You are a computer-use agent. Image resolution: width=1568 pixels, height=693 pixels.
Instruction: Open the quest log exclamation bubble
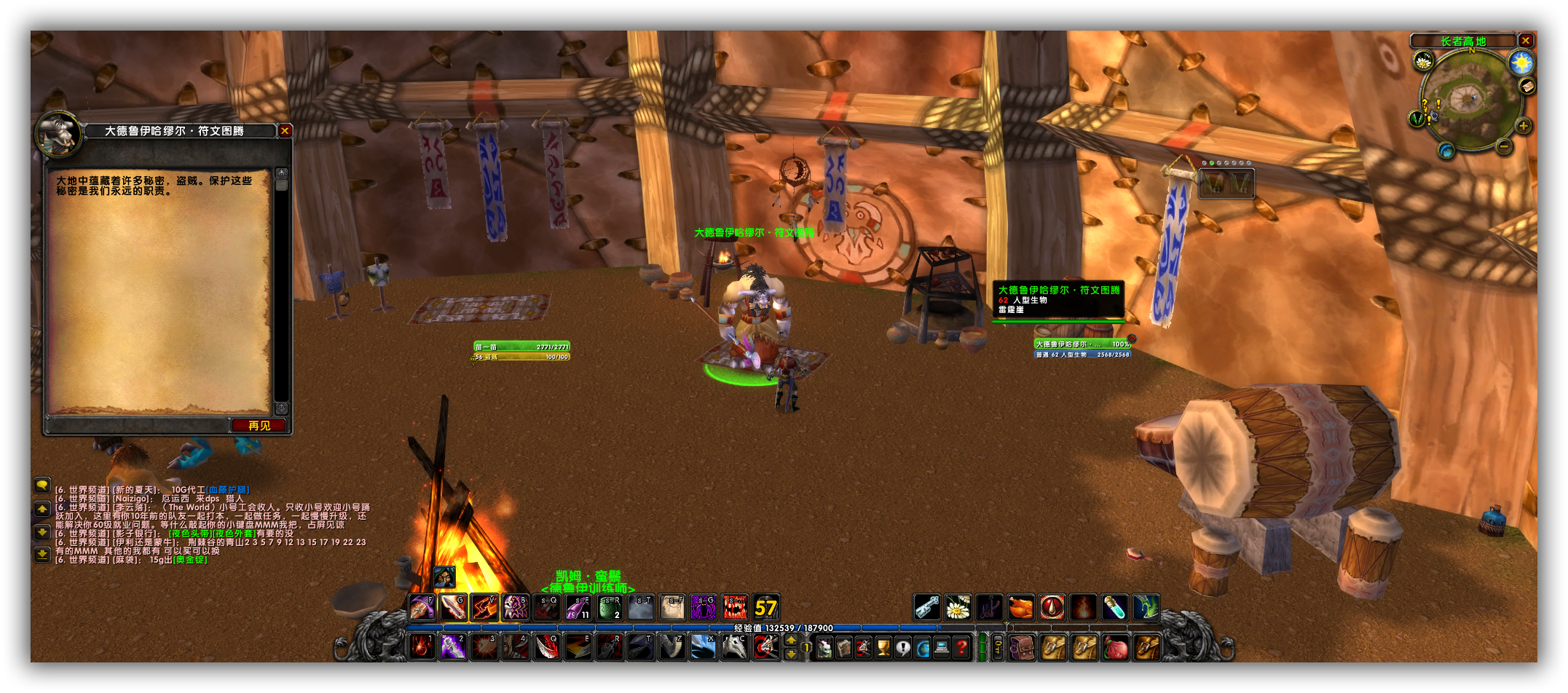tap(902, 647)
